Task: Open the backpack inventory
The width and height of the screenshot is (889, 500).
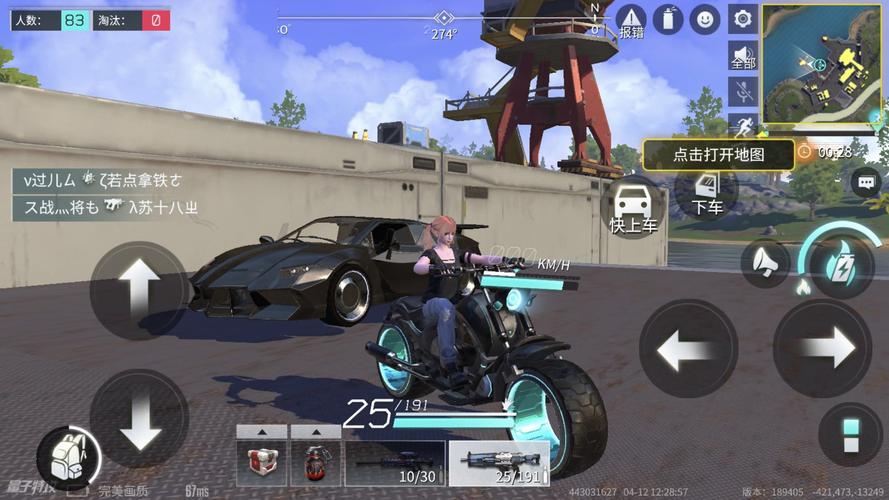Action: 69,456
